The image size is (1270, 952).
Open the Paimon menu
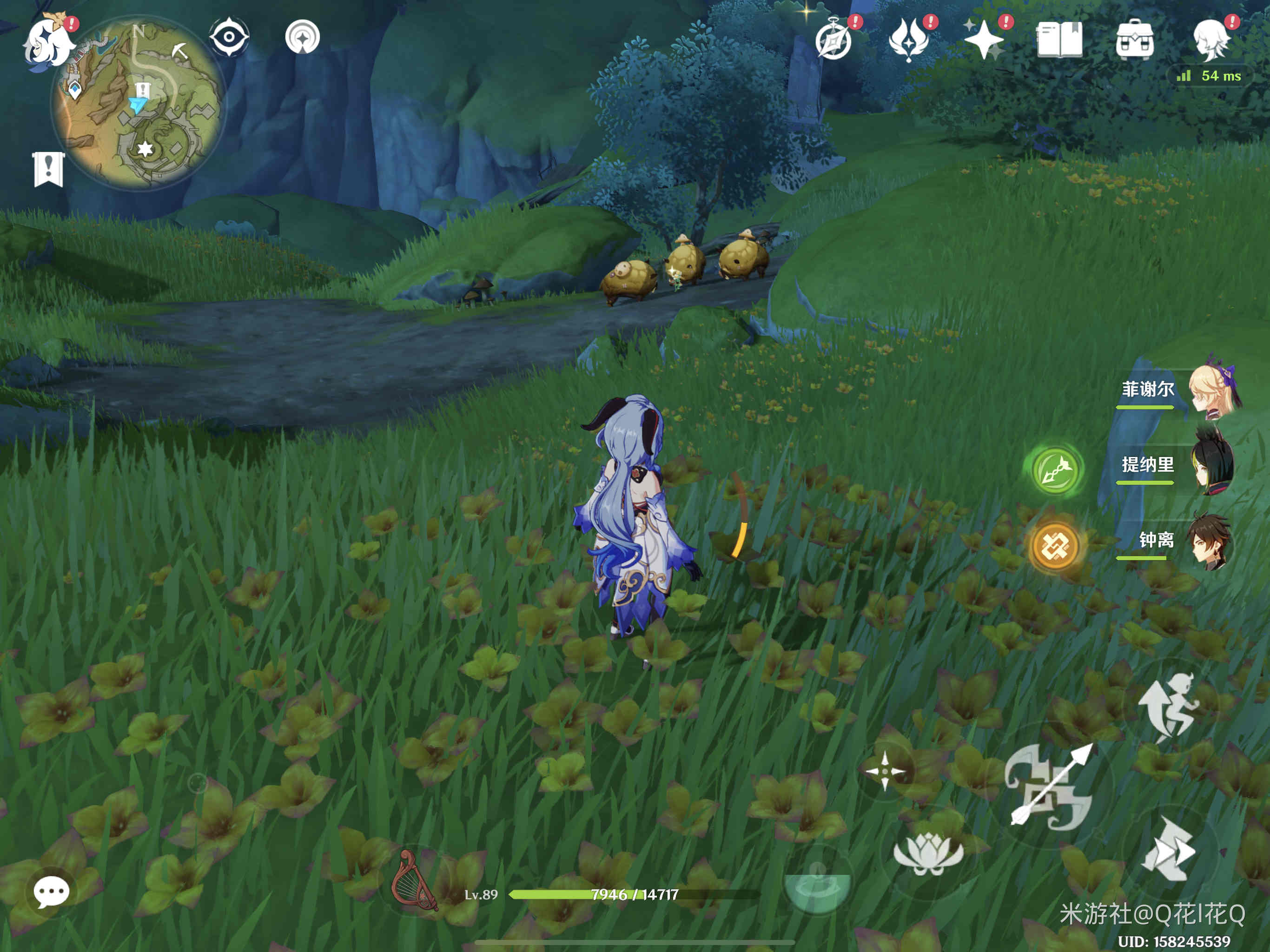49,40
